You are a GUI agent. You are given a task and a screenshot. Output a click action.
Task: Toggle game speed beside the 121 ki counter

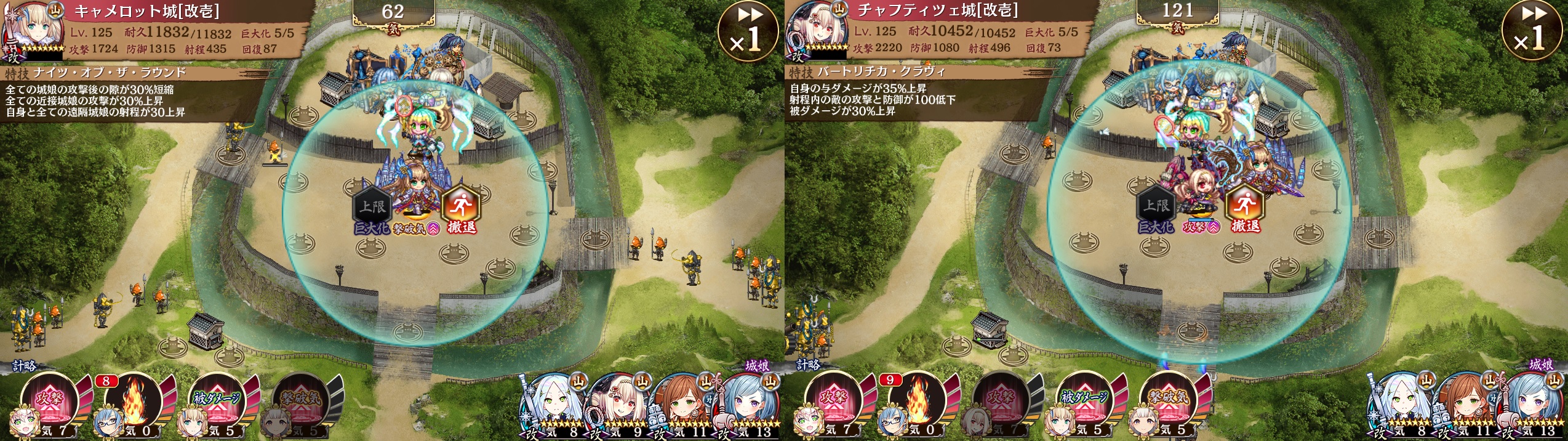pos(1532,31)
